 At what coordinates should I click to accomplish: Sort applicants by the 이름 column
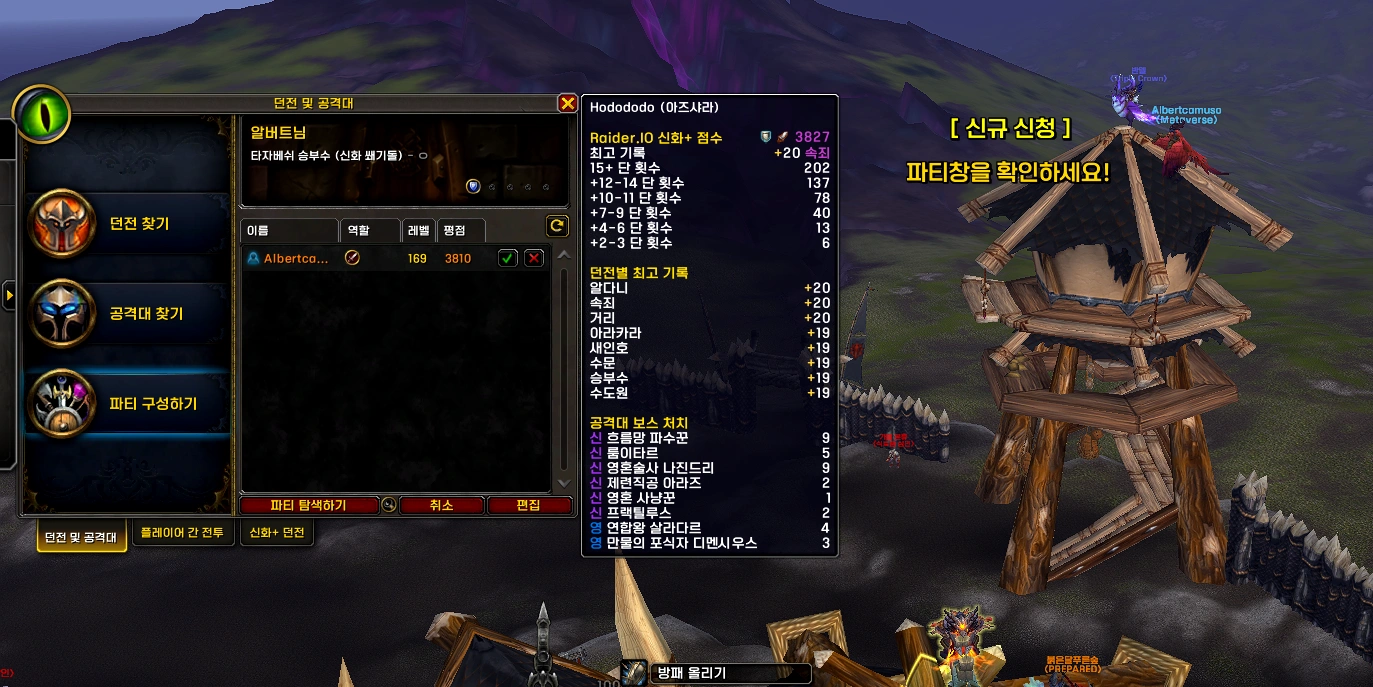(290, 231)
